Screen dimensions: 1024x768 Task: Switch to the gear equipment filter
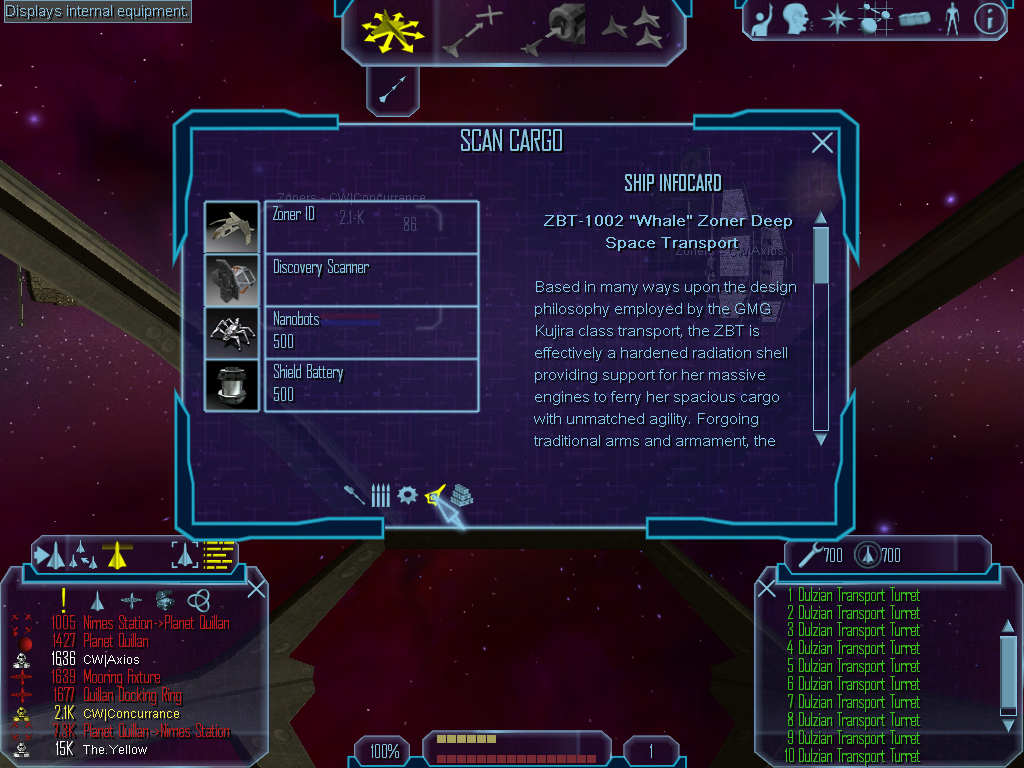point(407,495)
